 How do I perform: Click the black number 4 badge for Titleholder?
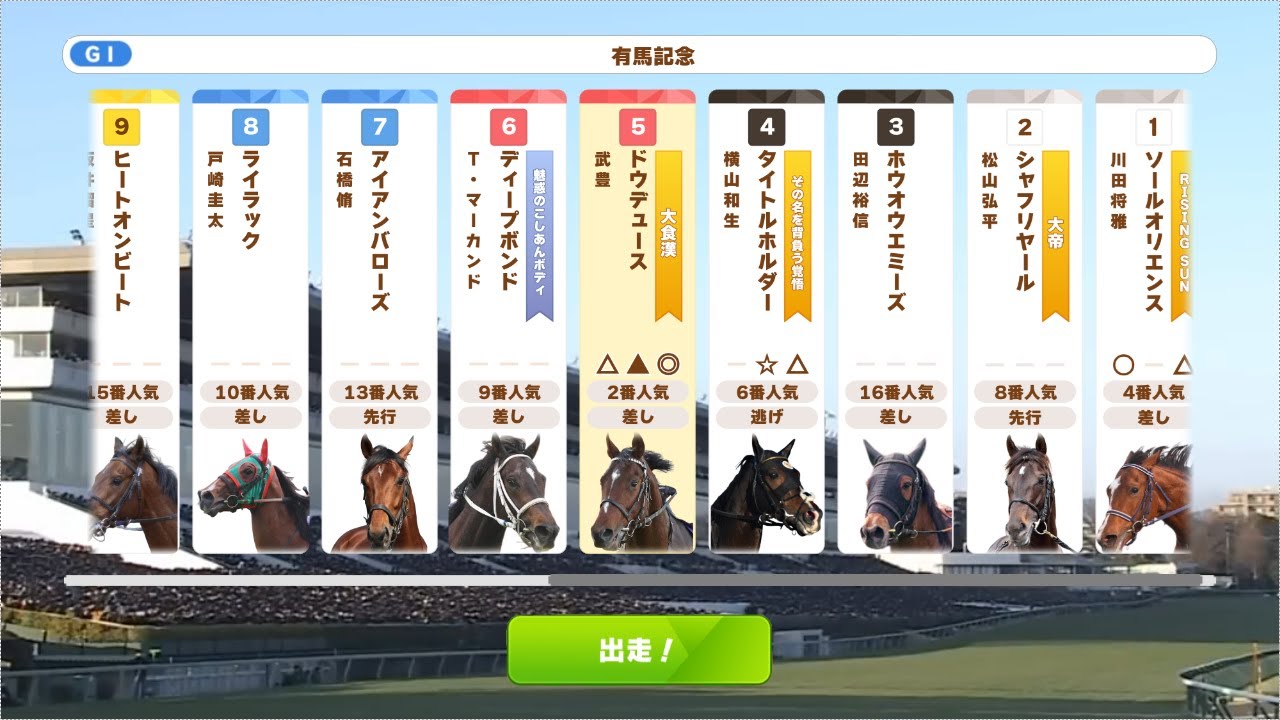click(x=767, y=127)
